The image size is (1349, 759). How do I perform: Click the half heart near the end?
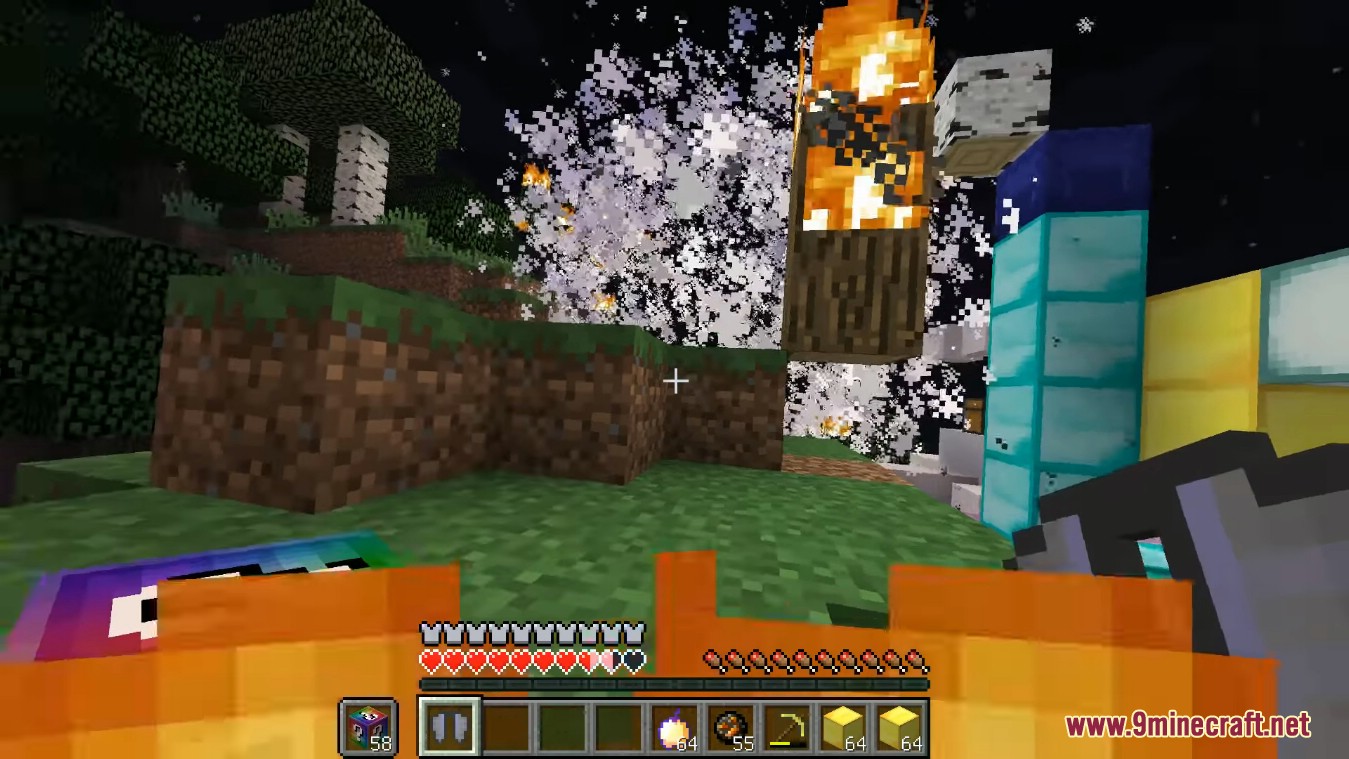(610, 660)
